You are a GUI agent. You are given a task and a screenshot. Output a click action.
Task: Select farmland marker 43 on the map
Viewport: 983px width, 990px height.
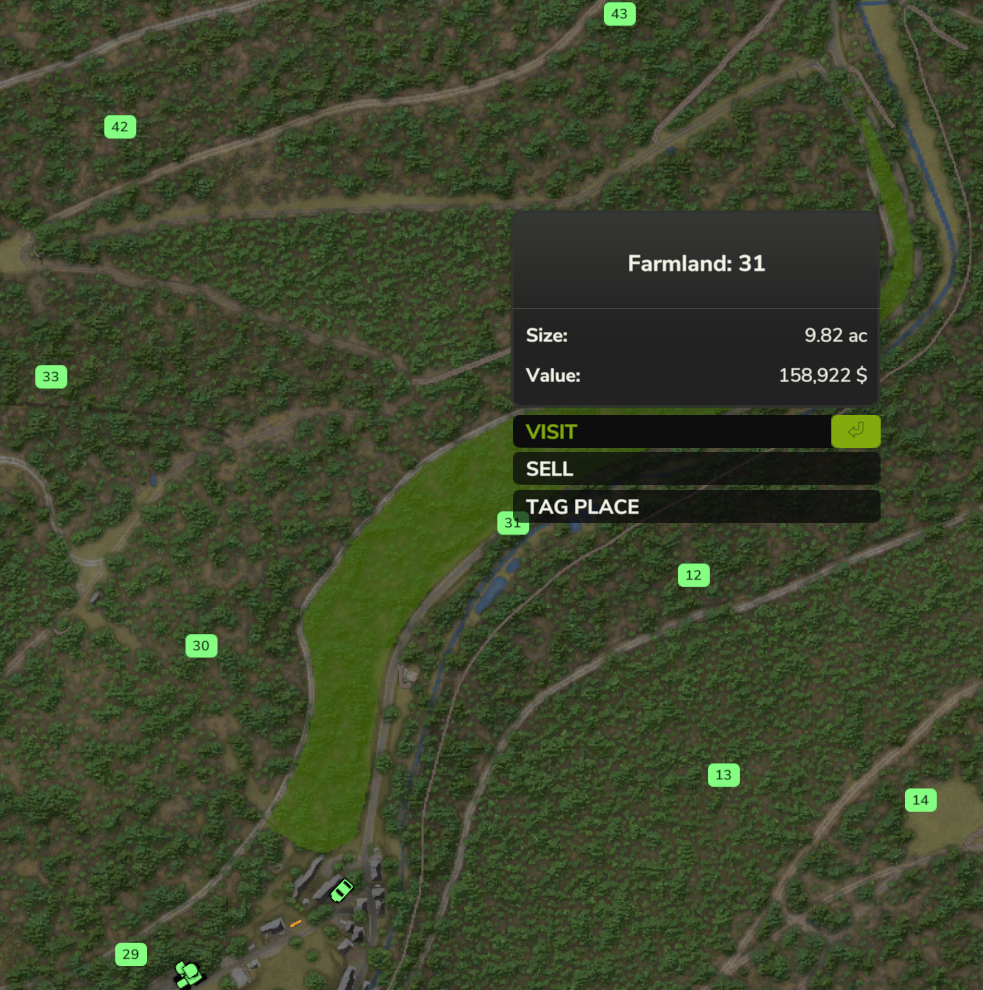(x=620, y=14)
